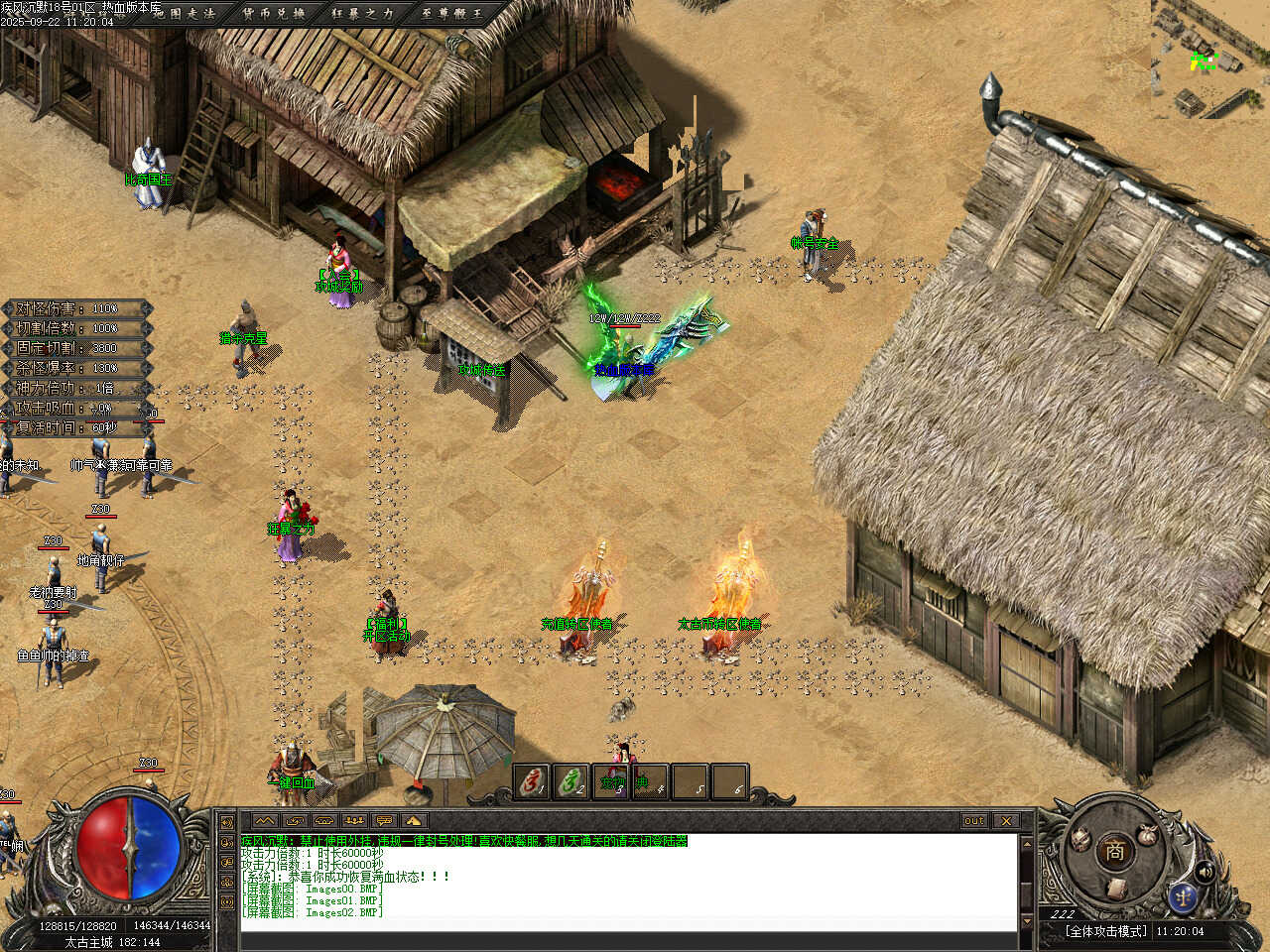Open the money bag inventory icon

1148,836
